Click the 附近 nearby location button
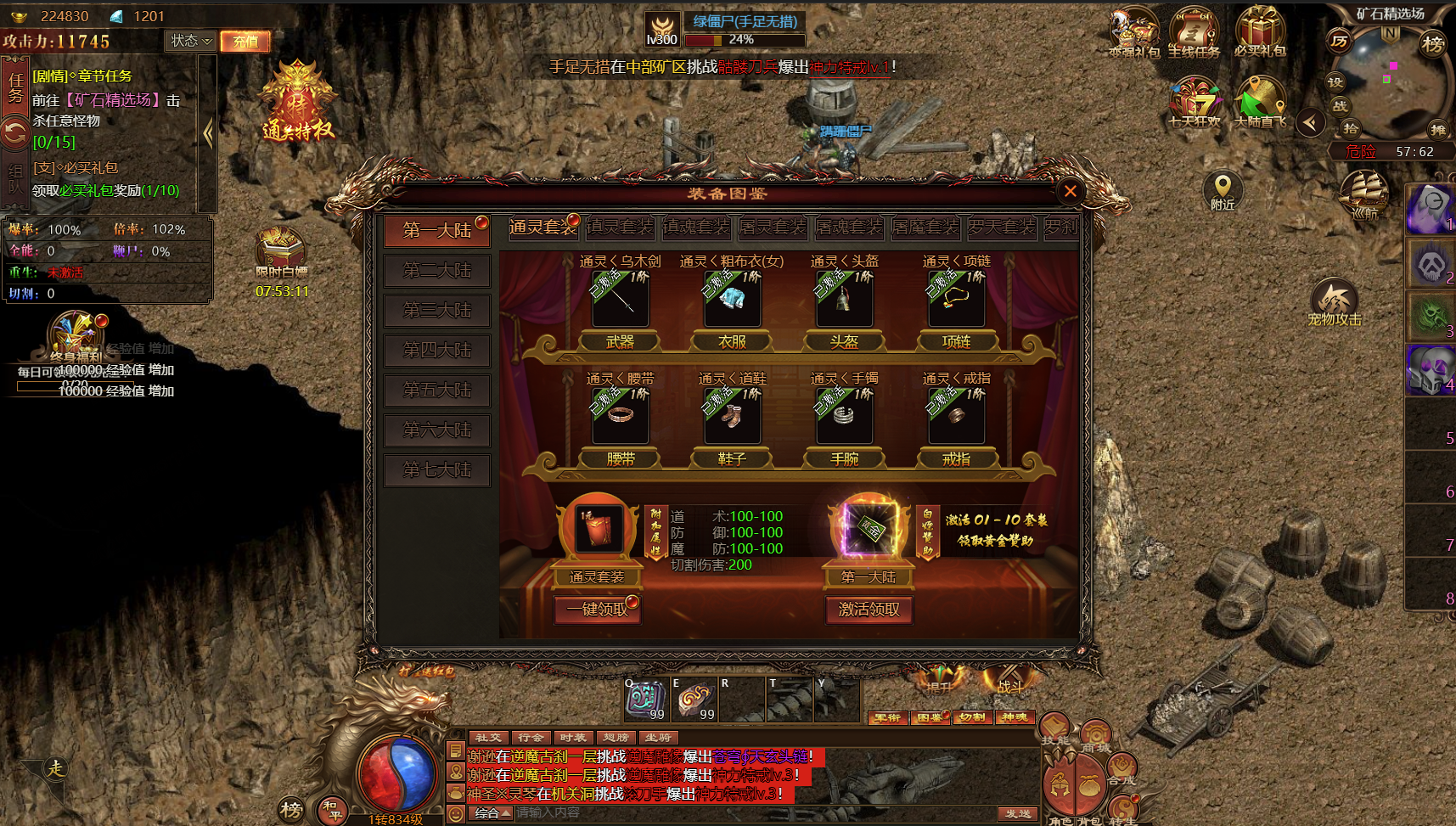Image resolution: width=1456 pixels, height=826 pixels. click(x=1223, y=191)
